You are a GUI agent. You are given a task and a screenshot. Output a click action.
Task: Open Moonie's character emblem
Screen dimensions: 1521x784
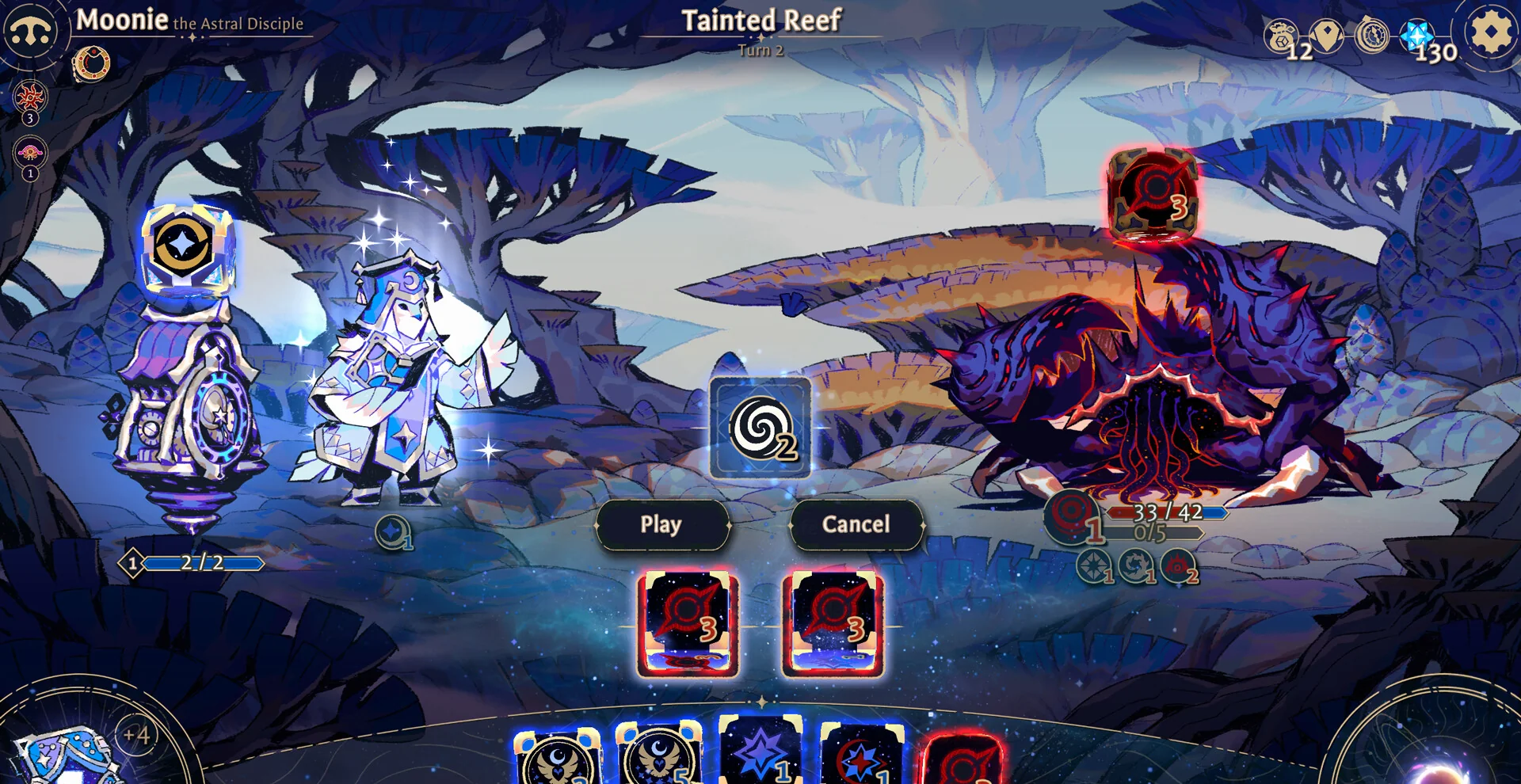pos(30,32)
